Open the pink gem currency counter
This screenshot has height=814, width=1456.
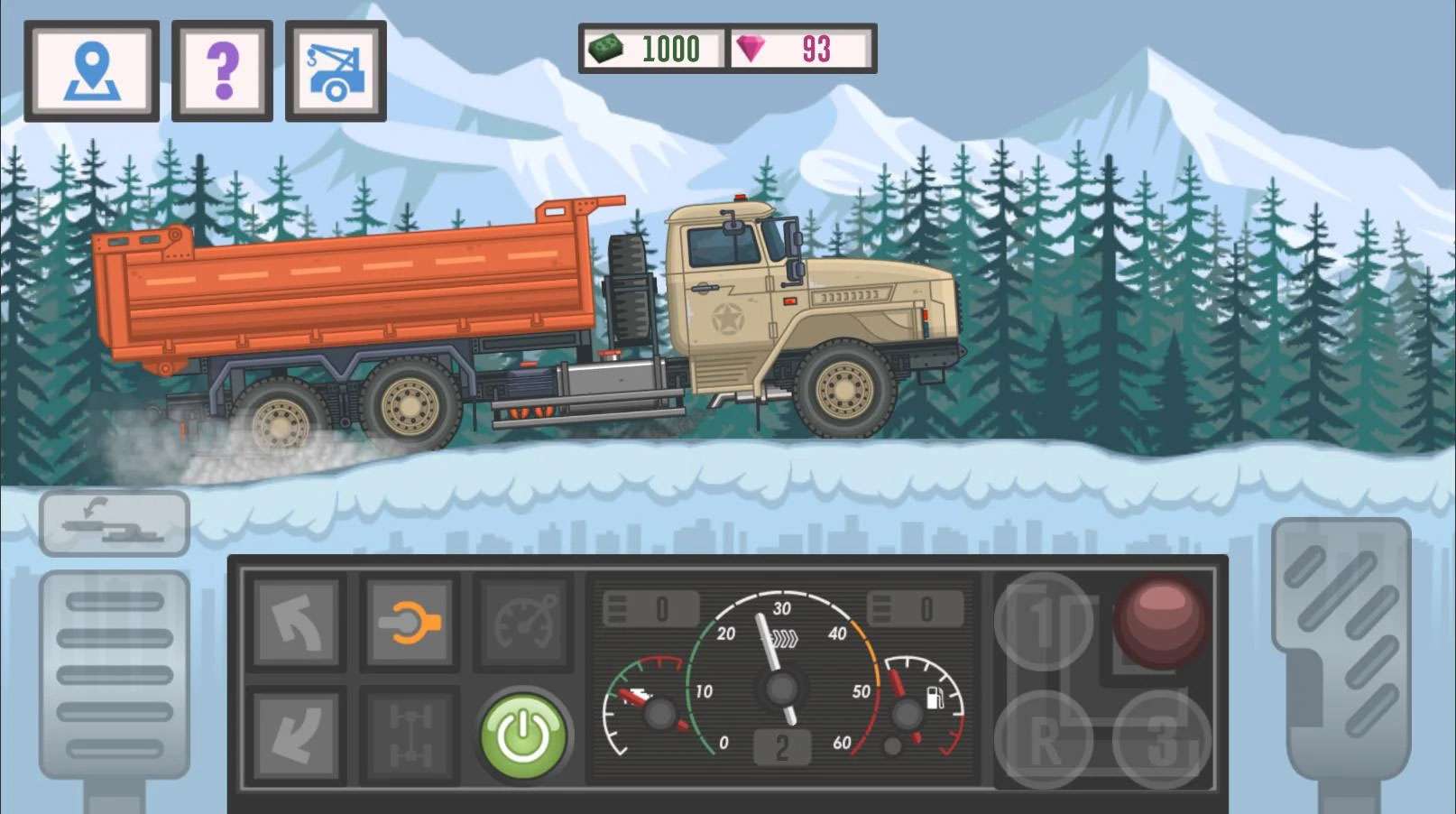(x=801, y=49)
